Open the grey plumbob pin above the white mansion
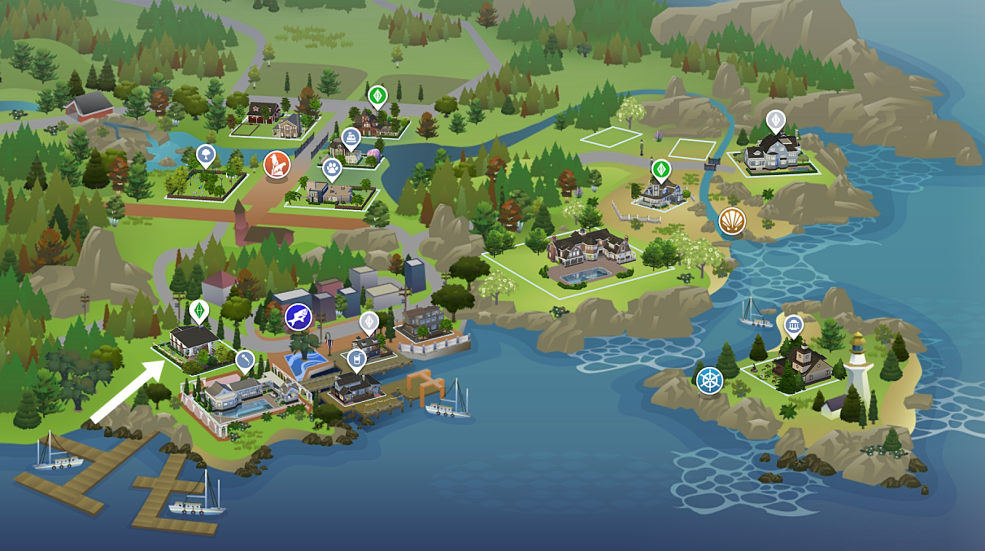Screen dimensions: 985x551 [775, 121]
